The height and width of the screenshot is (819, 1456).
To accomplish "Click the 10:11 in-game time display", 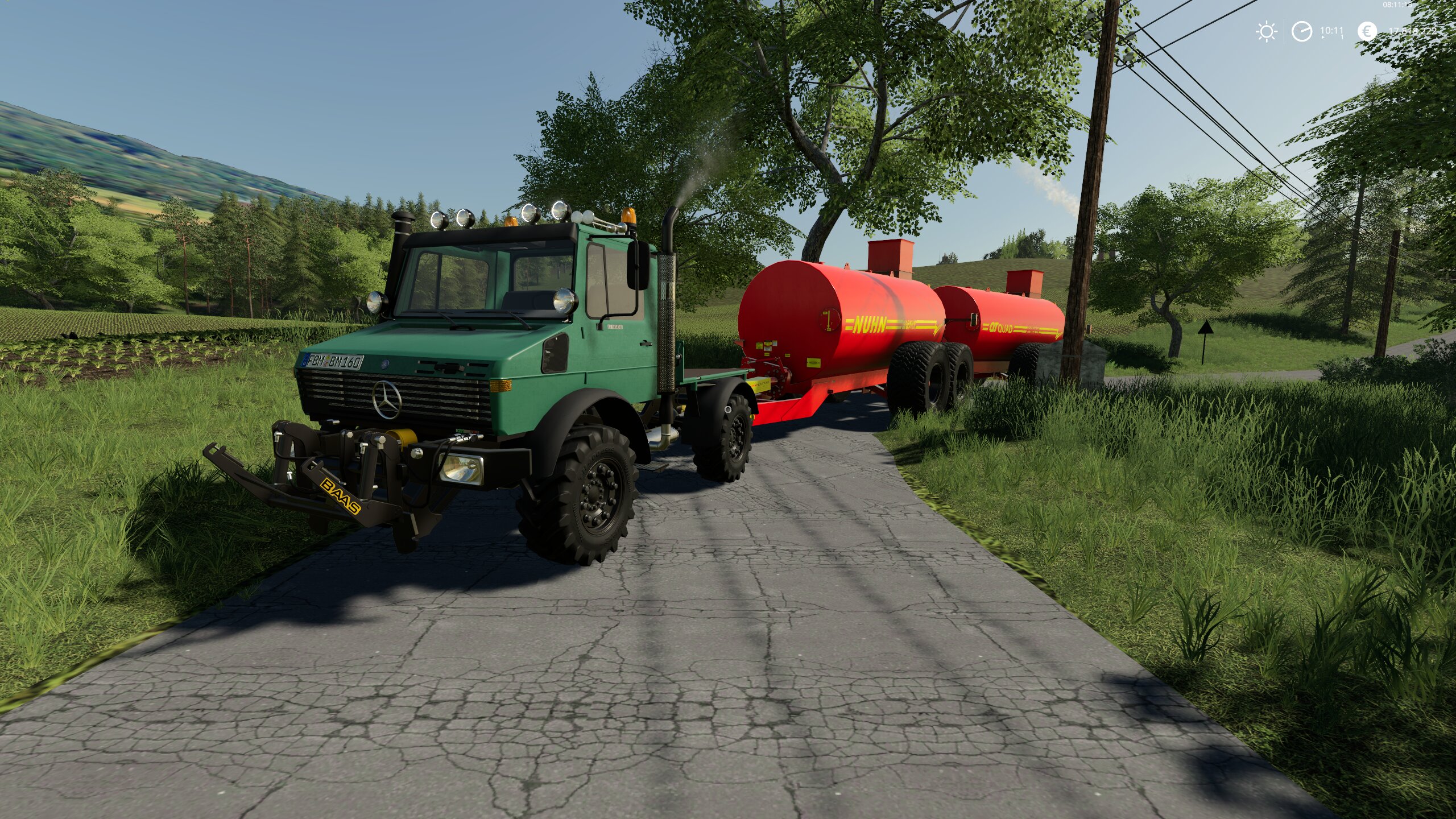I will (x=1333, y=30).
